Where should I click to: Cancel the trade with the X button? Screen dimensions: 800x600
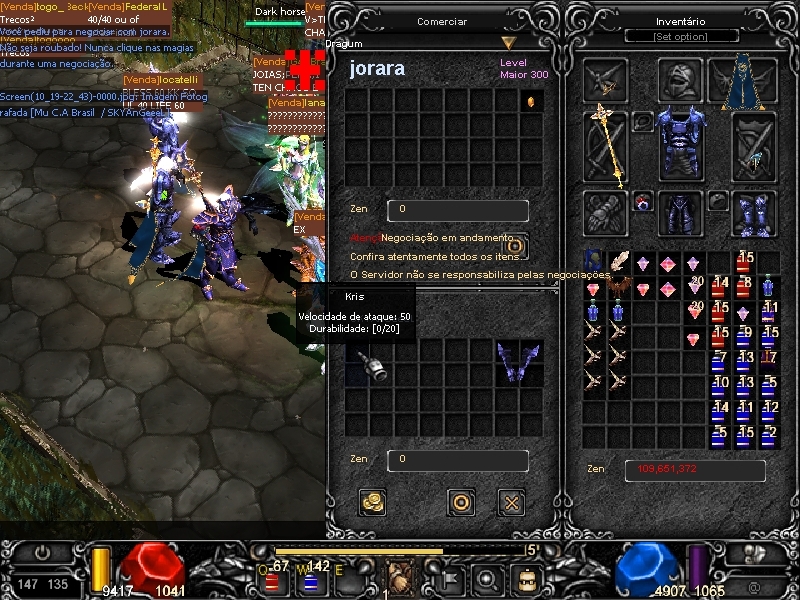click(x=512, y=502)
